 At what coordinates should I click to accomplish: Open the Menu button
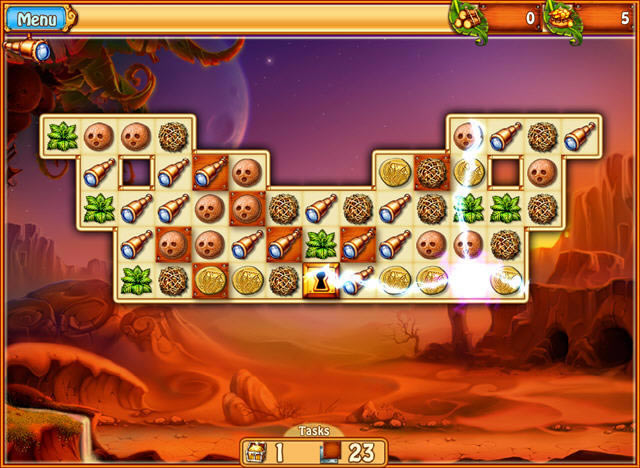(x=37, y=18)
